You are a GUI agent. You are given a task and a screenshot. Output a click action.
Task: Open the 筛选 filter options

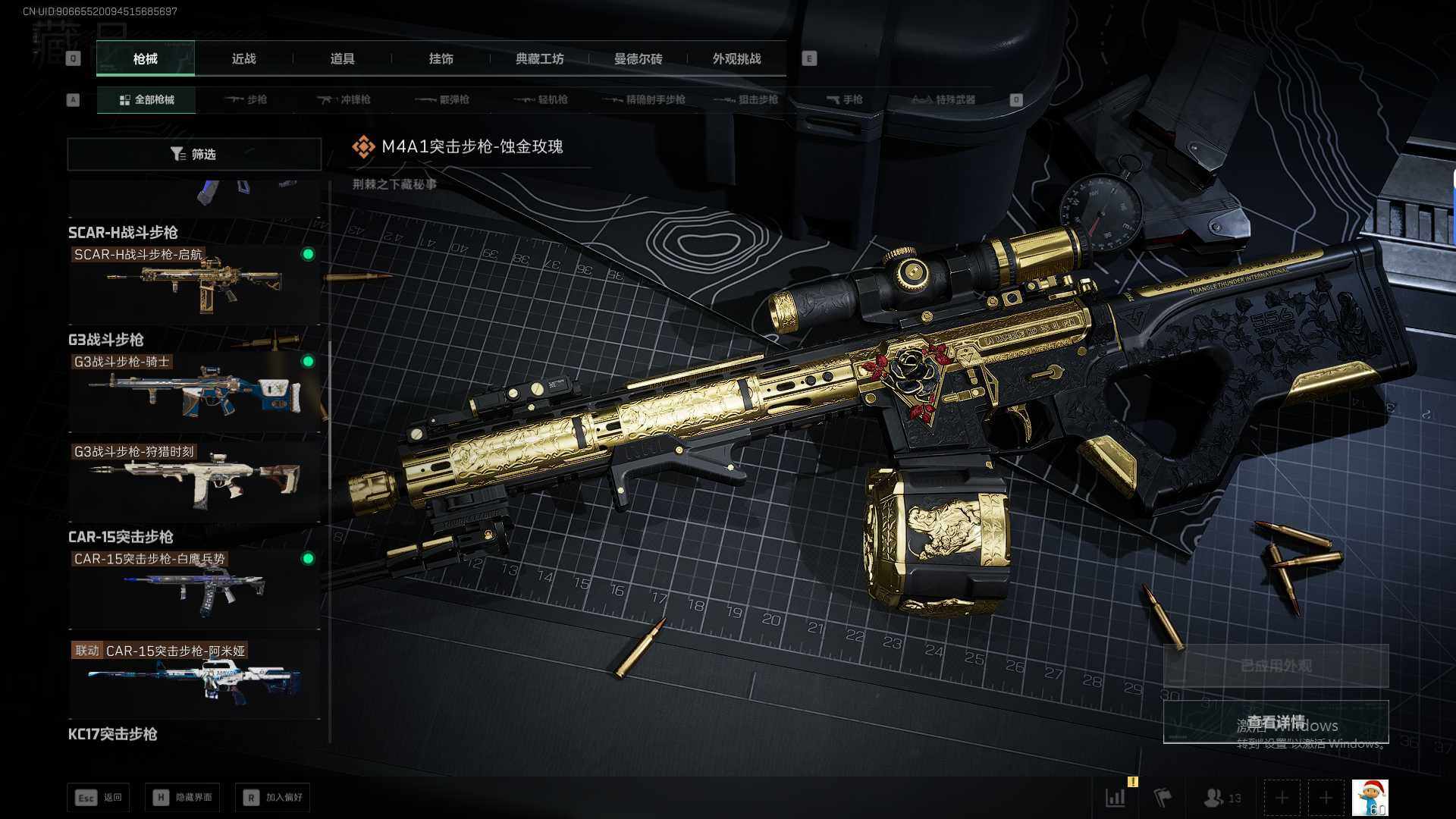tap(194, 154)
